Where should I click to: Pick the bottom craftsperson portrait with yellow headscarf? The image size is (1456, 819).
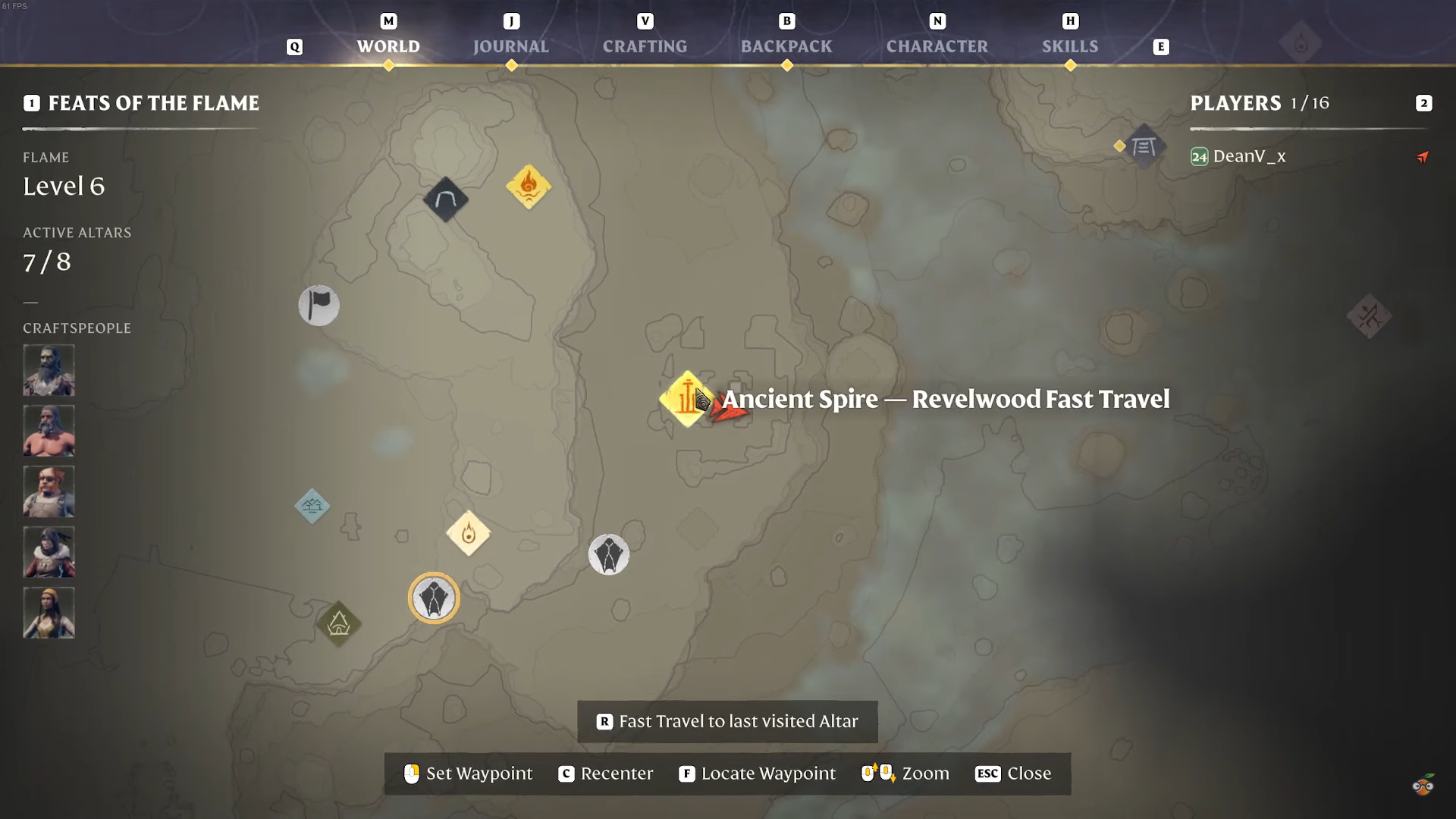(x=49, y=613)
